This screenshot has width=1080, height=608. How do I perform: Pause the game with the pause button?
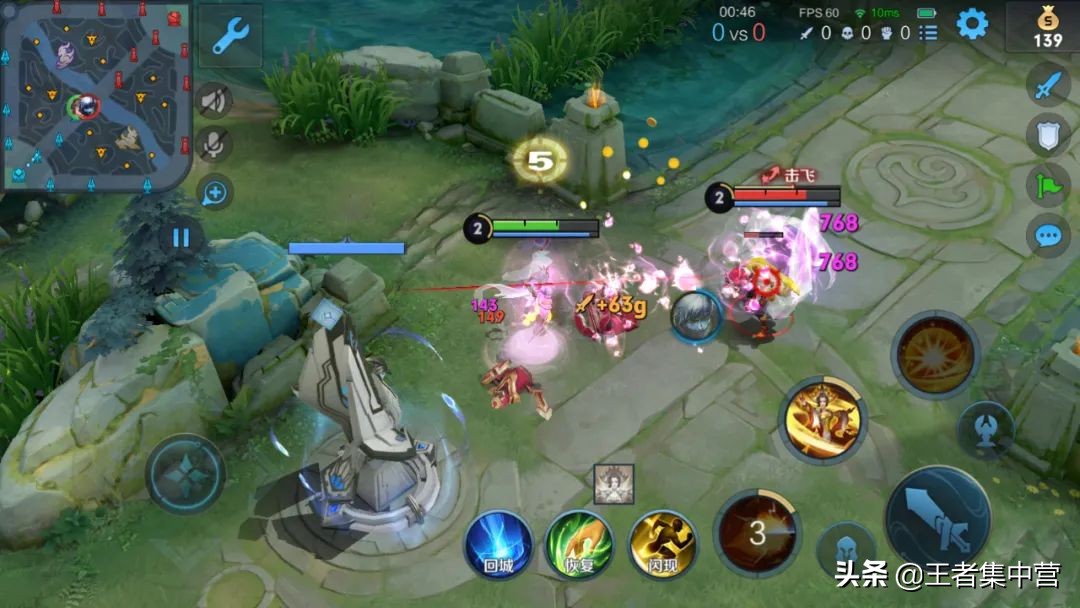pos(181,238)
